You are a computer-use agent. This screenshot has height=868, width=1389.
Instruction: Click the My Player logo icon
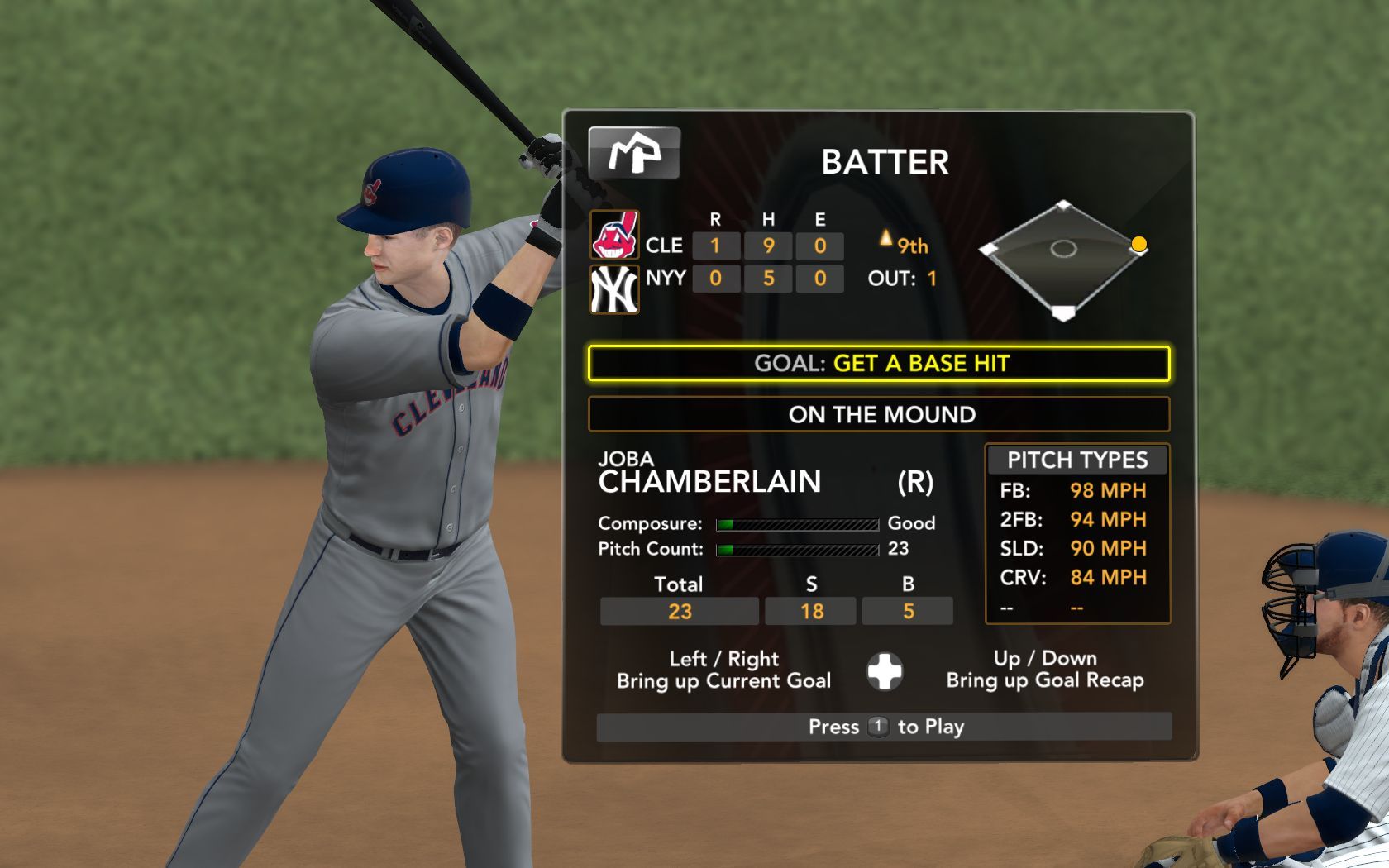(x=634, y=153)
